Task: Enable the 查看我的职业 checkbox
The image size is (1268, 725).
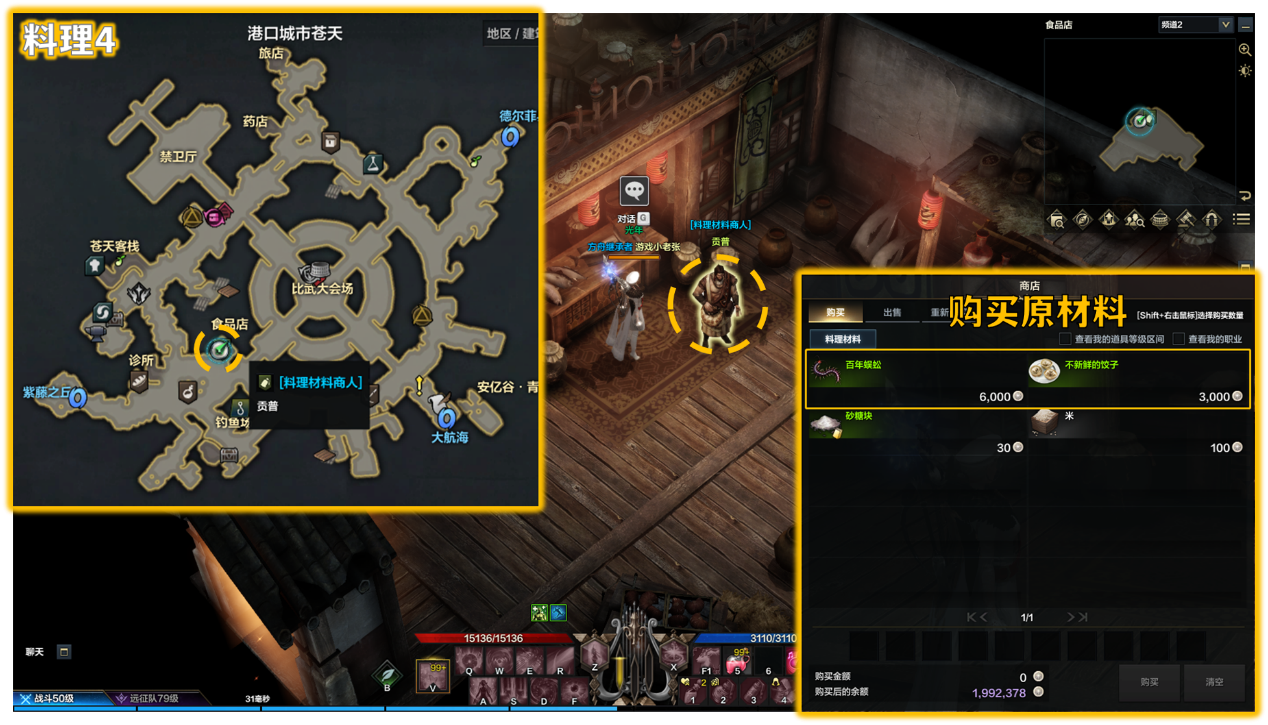Action: coord(1178,340)
